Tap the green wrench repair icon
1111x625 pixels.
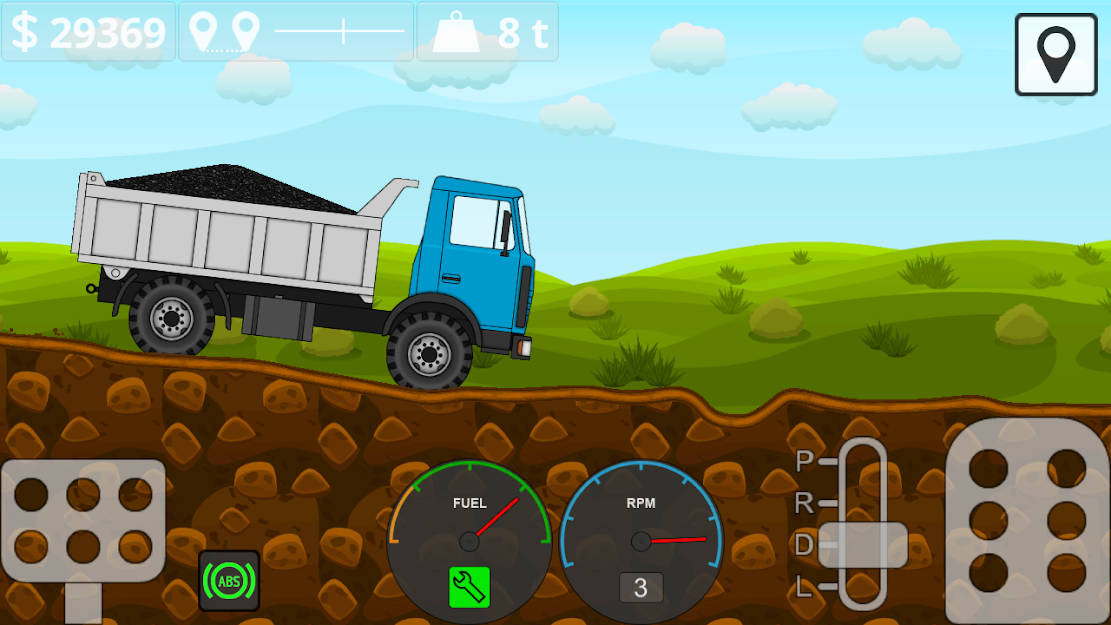(469, 587)
